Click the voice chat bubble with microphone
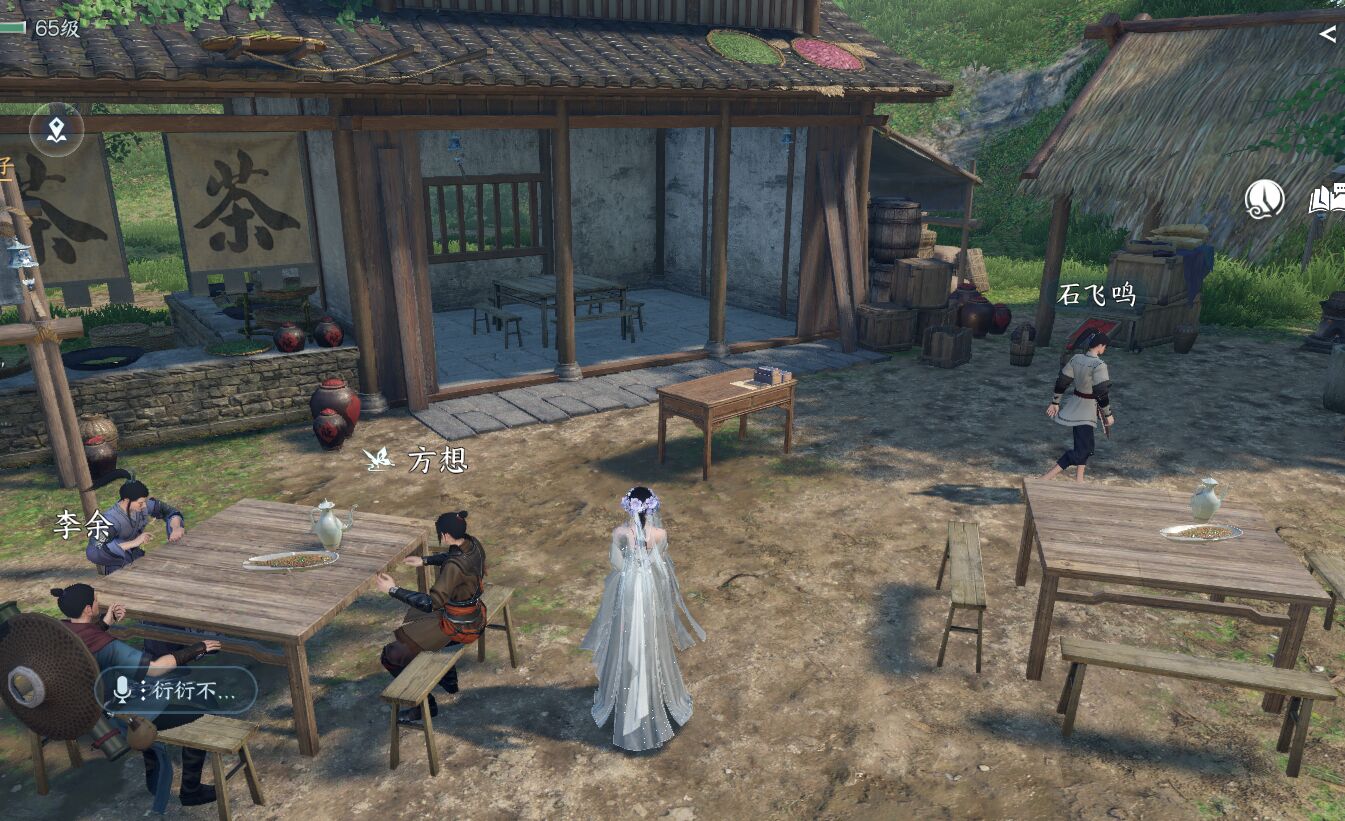 (x=176, y=690)
